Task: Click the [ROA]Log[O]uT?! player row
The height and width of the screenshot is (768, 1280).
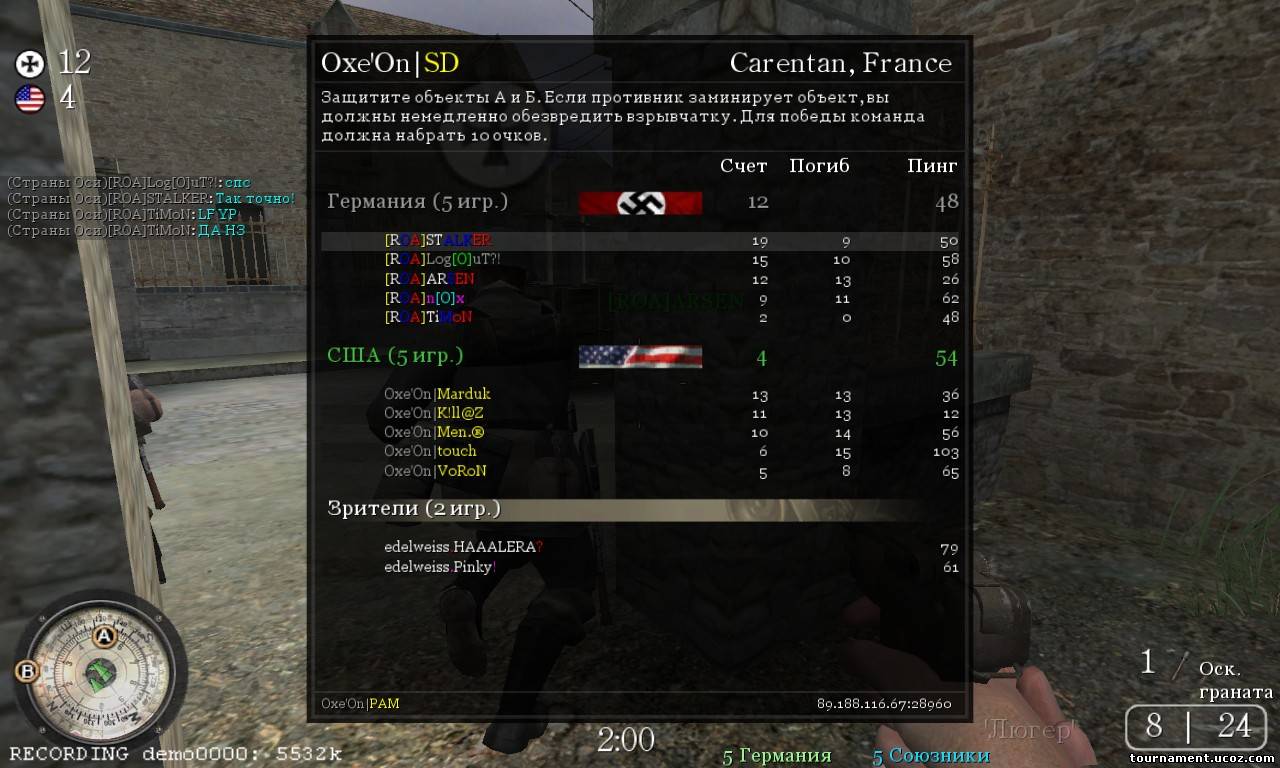Action: tap(442, 260)
